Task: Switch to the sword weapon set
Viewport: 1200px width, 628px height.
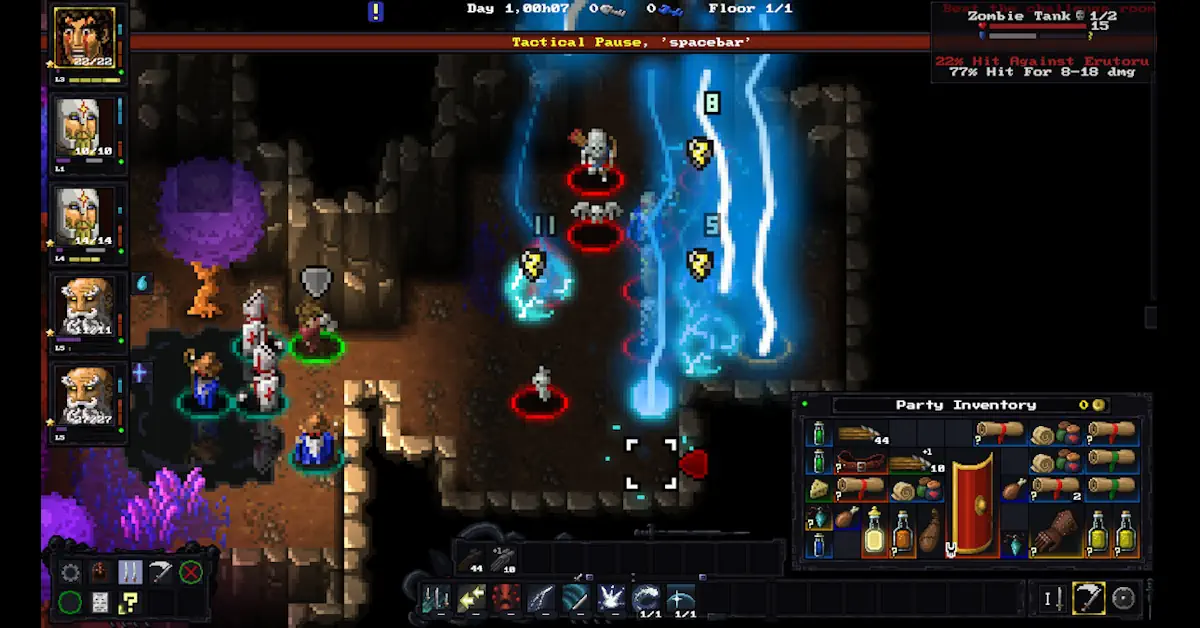Action: [x=1051, y=598]
